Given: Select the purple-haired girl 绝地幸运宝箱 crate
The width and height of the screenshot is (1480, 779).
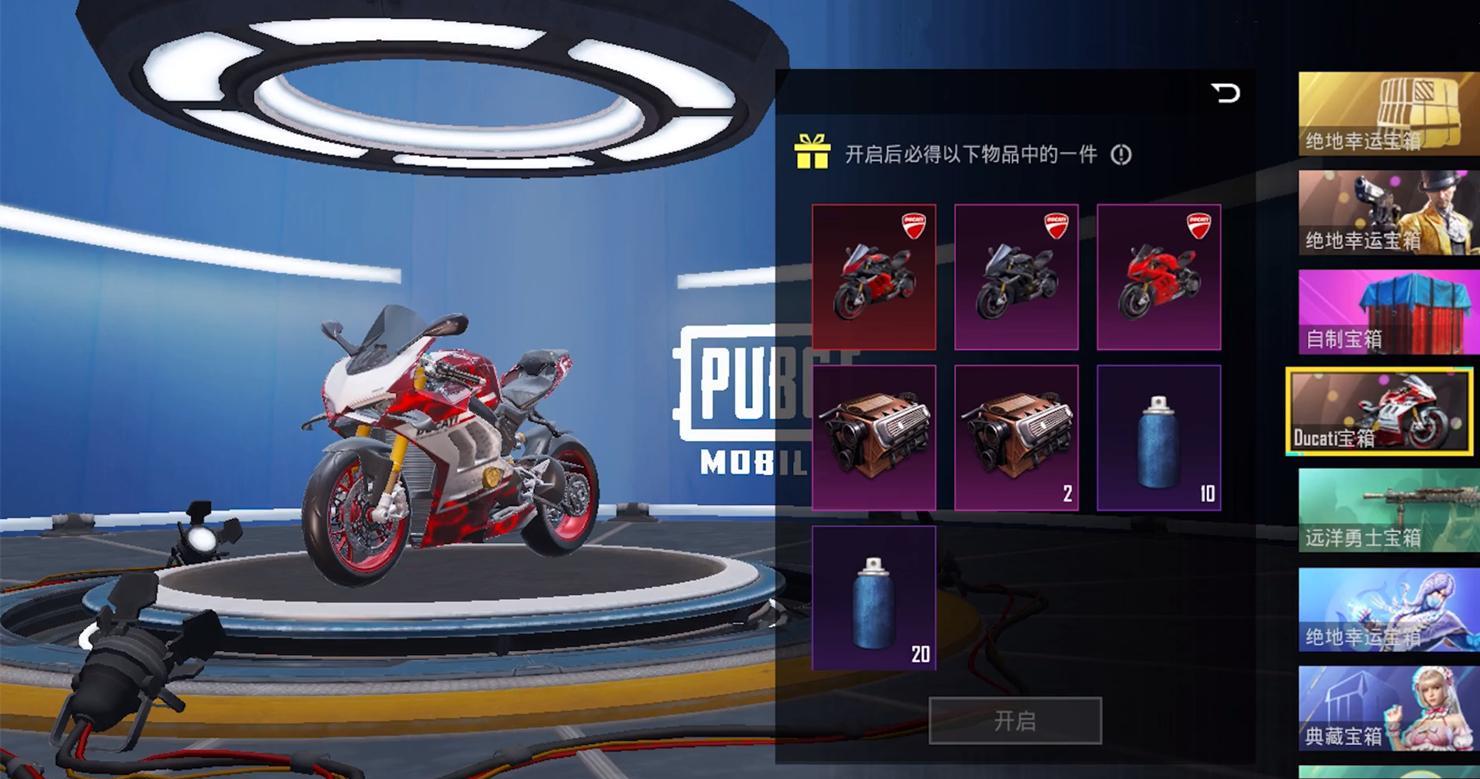Looking at the screenshot, I should pos(1389,610).
